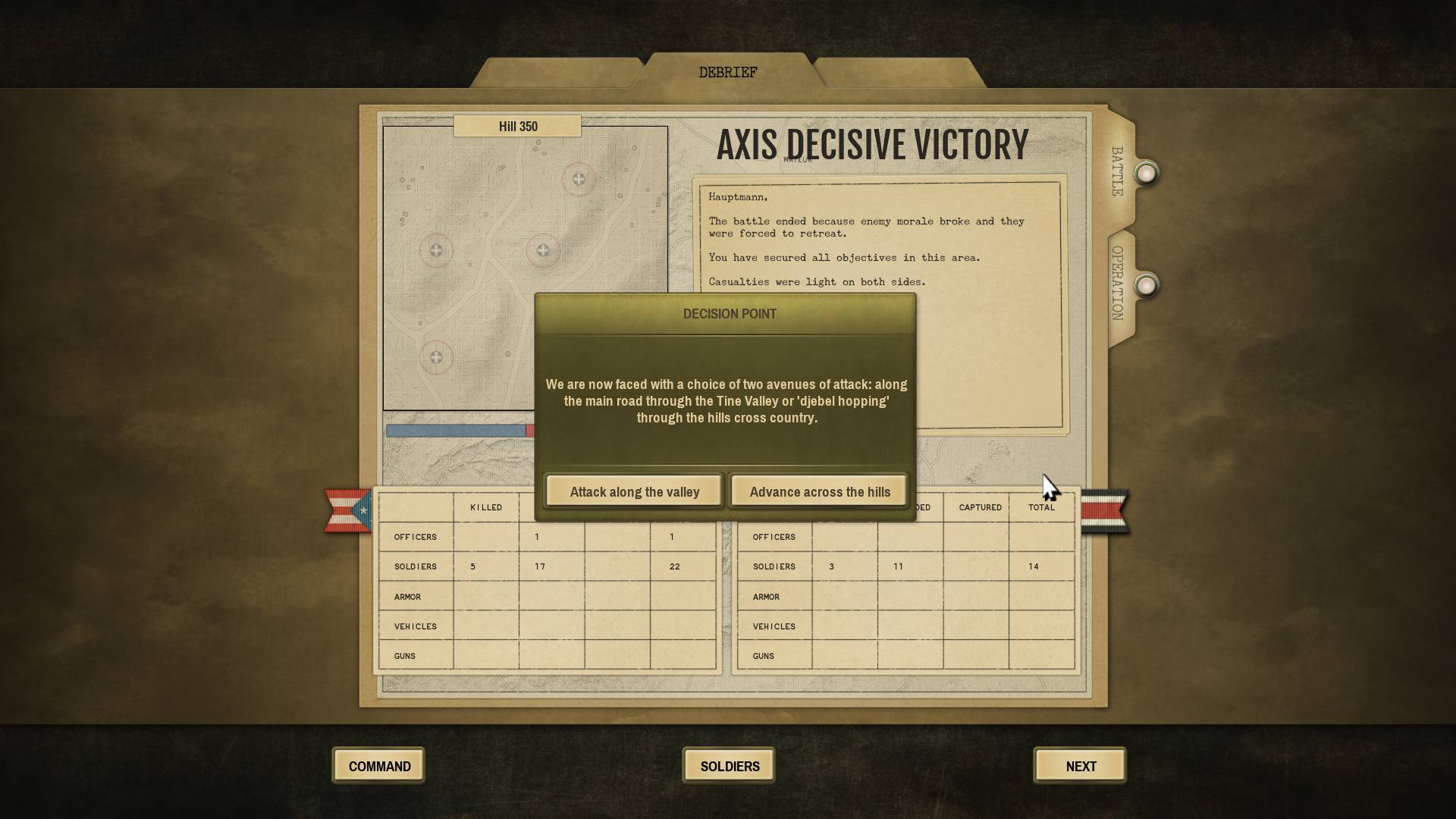Click the German flag ribbon beside the right table
The image size is (1456, 819).
pyautogui.click(x=1105, y=510)
